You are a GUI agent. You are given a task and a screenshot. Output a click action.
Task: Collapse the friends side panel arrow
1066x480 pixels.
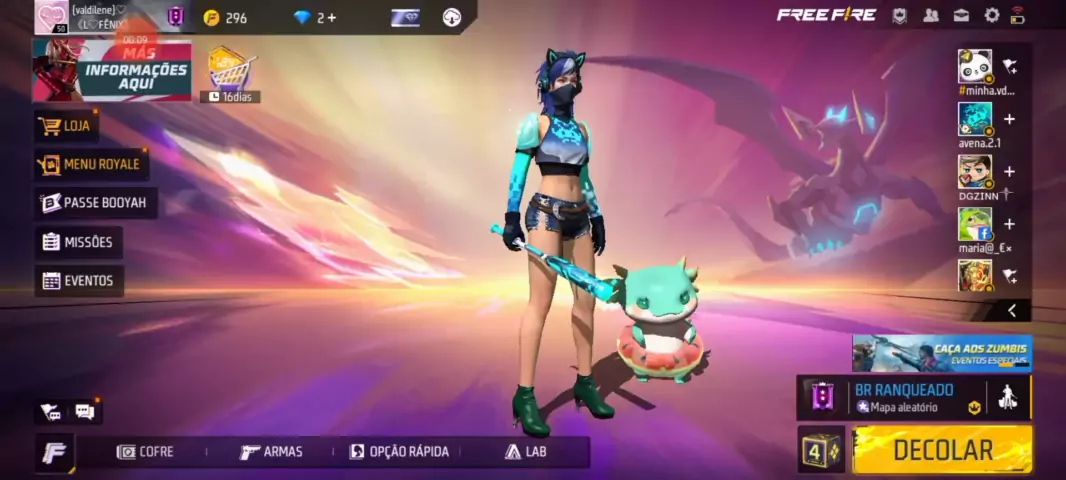coord(1012,311)
